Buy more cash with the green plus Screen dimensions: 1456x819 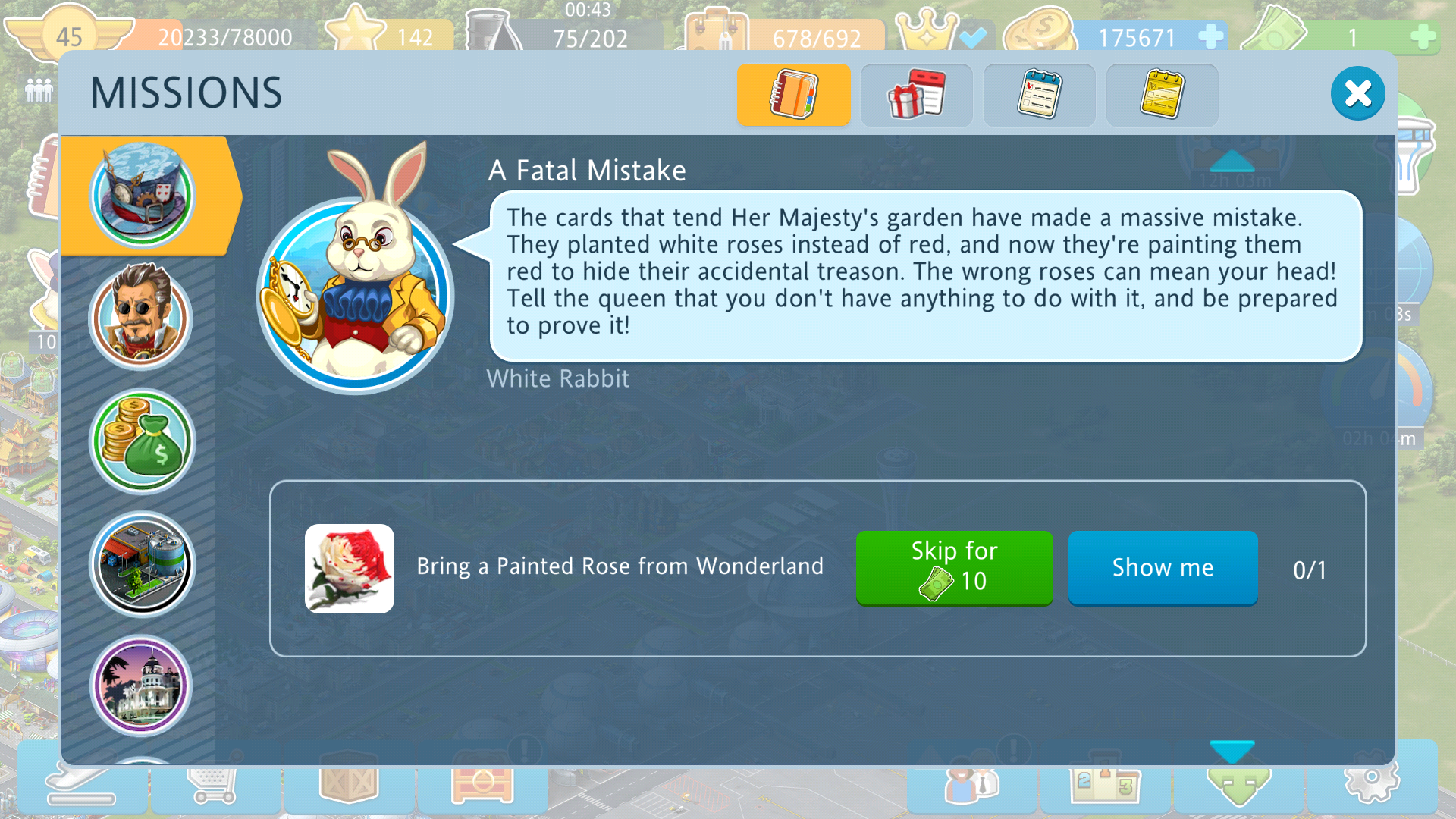[1423, 36]
